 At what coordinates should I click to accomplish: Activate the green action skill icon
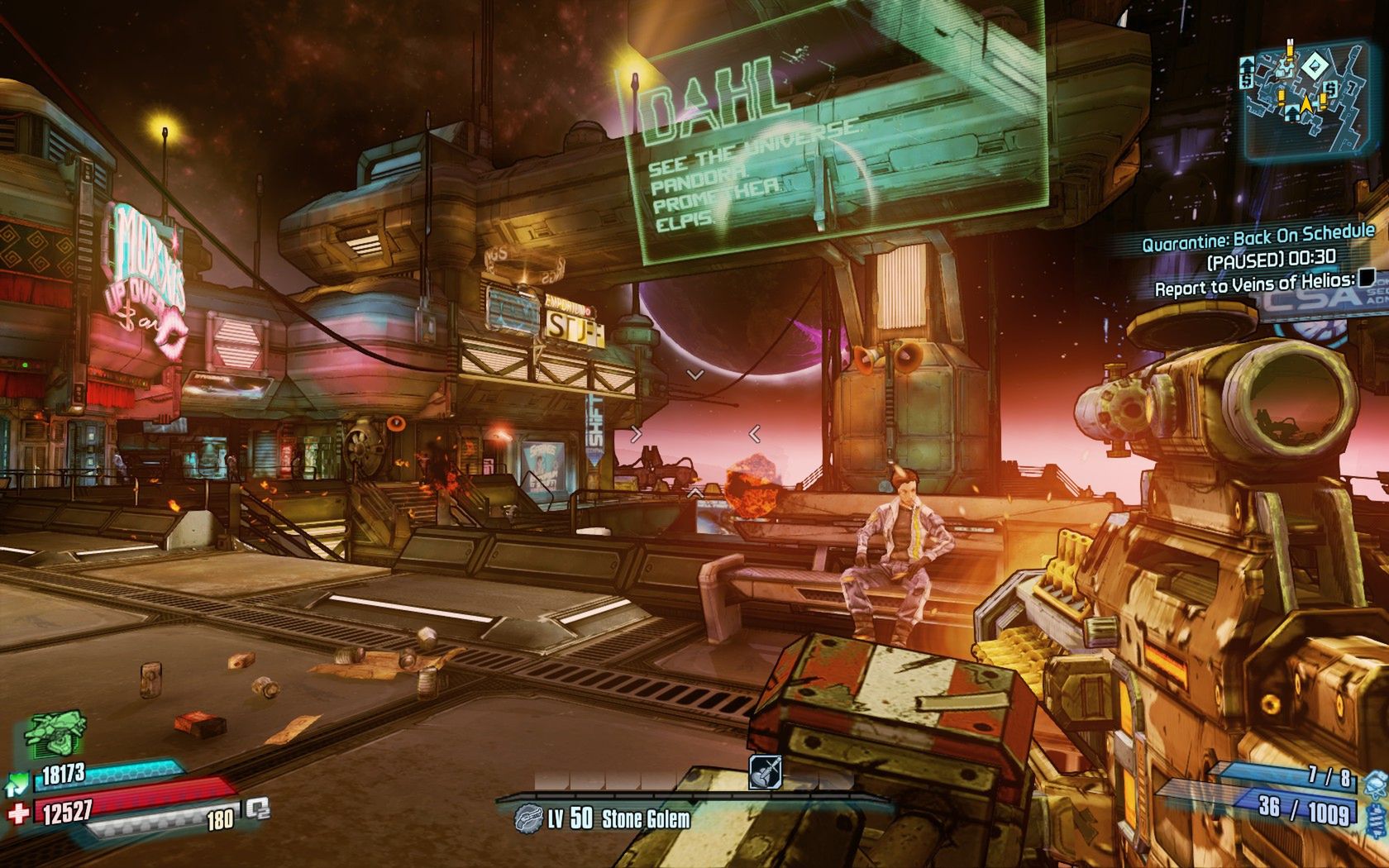[56, 733]
